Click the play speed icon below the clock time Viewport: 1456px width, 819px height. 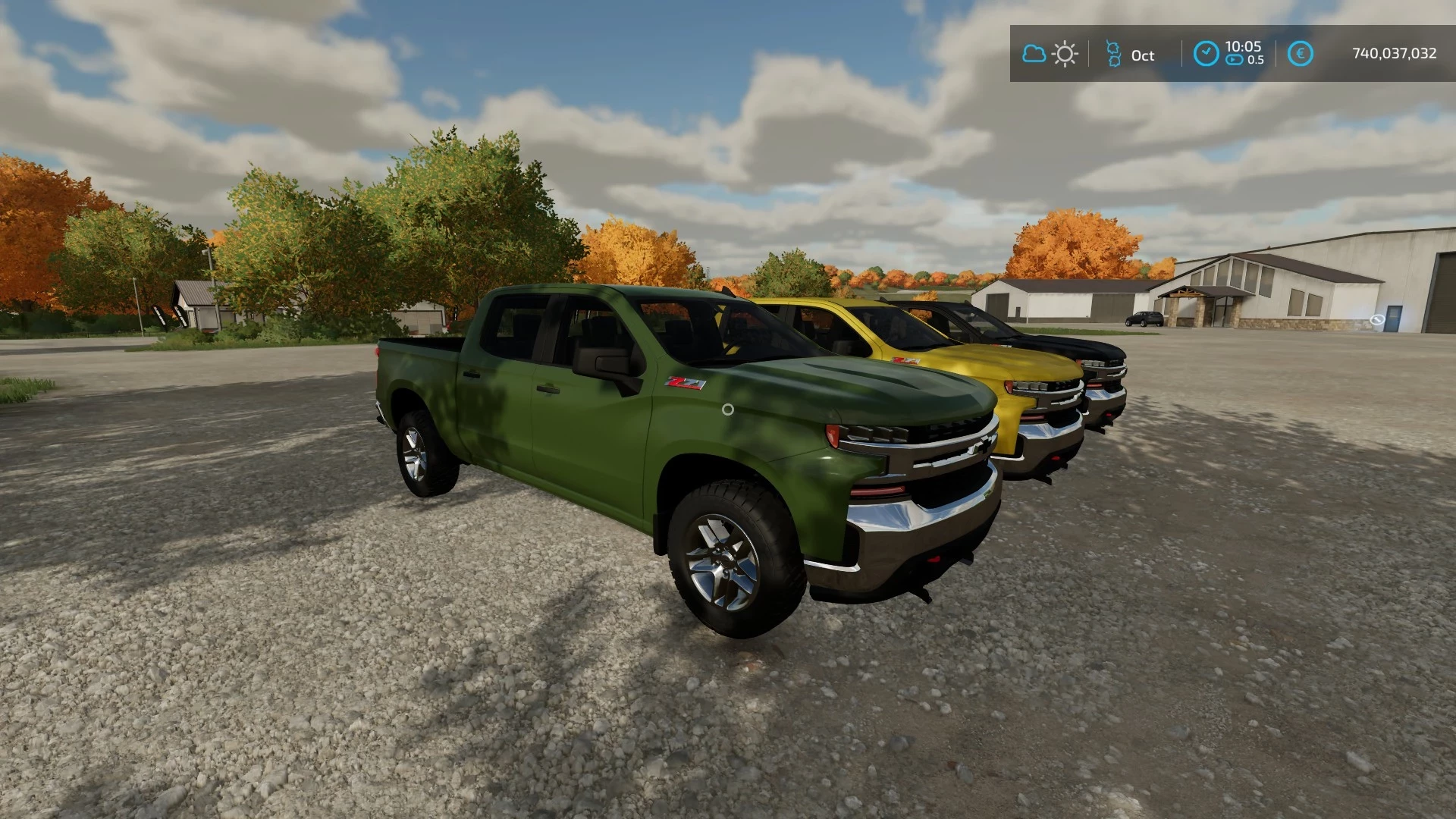[x=1235, y=60]
